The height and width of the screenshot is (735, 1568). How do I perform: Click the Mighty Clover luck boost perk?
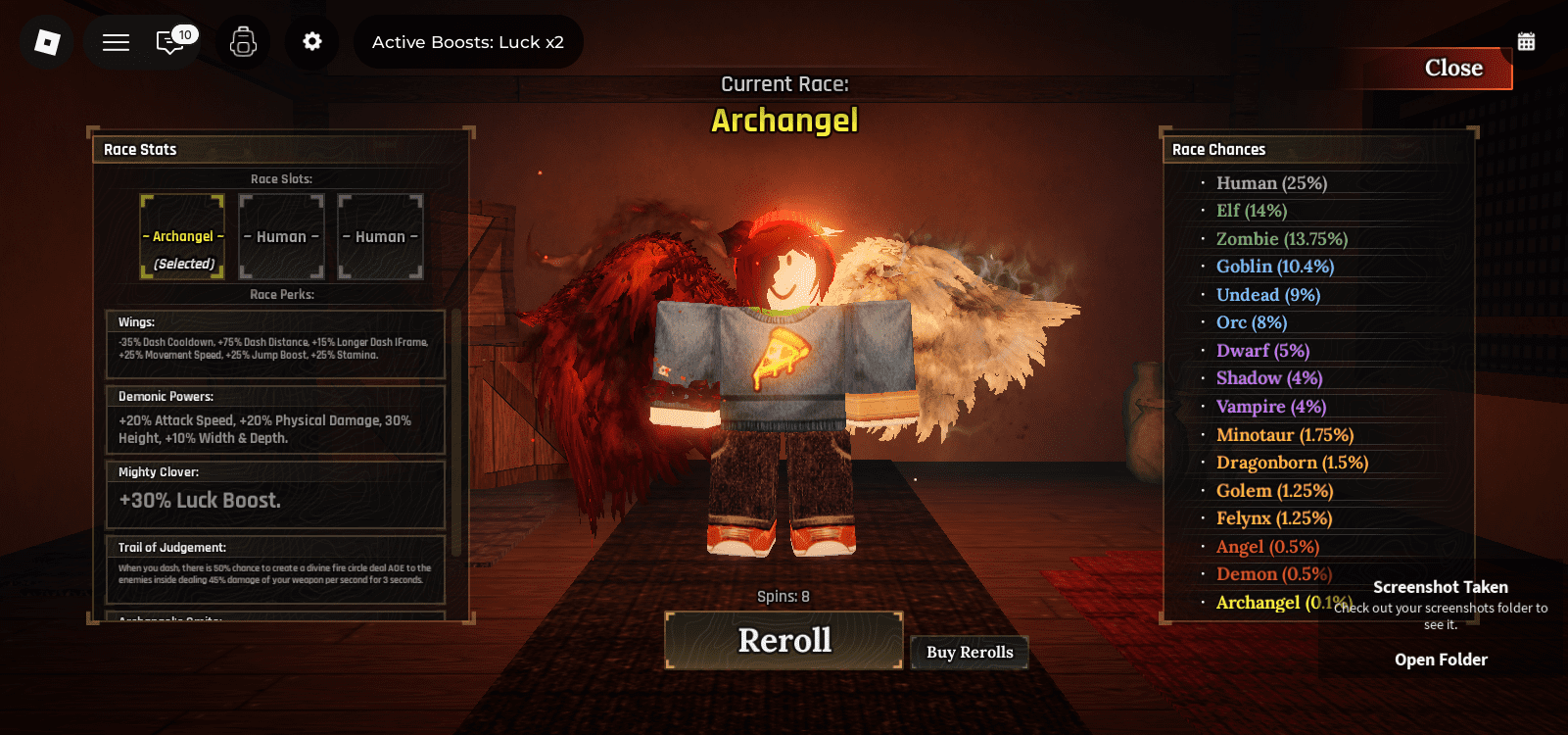275,496
